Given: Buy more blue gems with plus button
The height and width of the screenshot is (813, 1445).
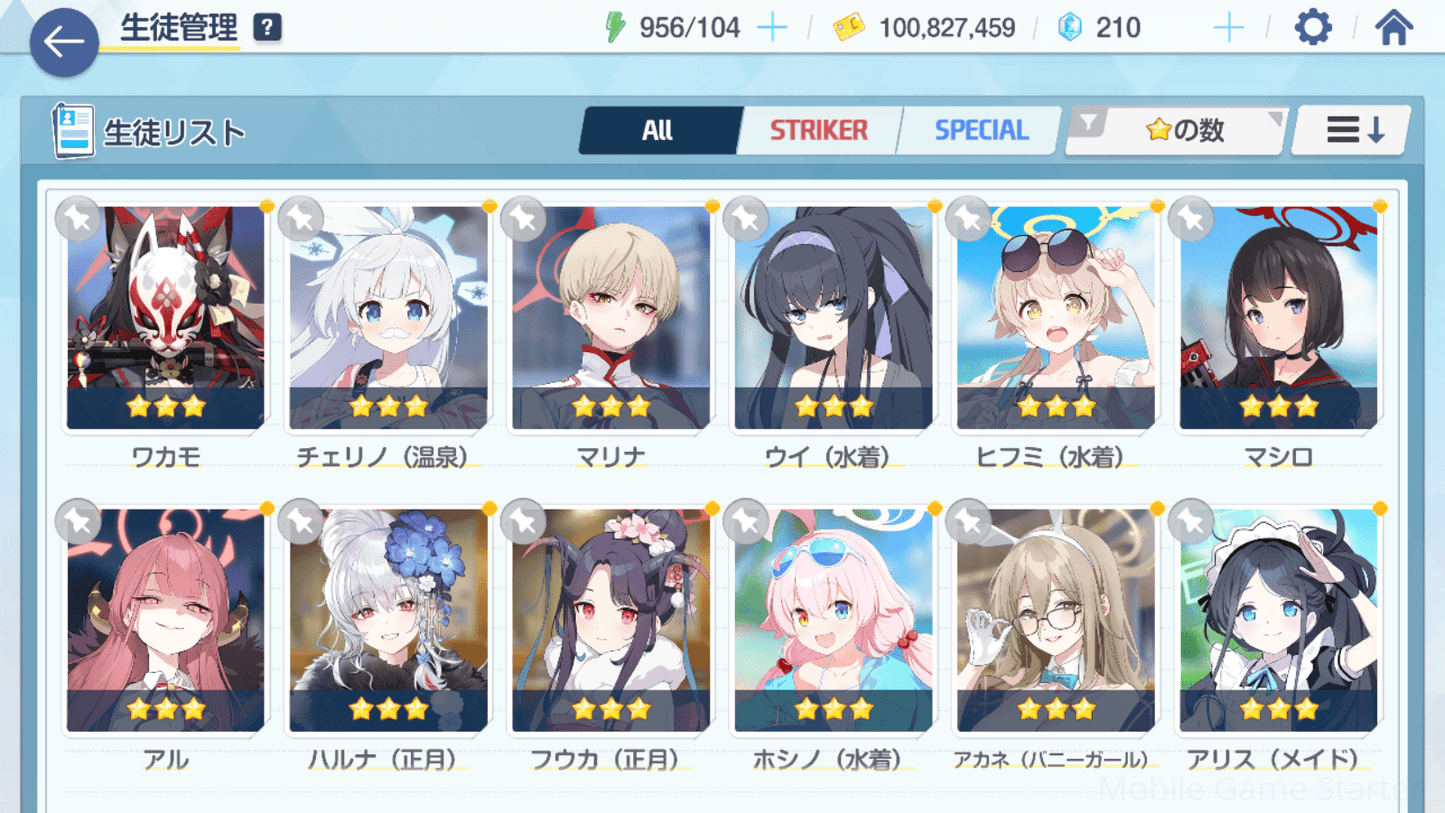Looking at the screenshot, I should (1228, 28).
